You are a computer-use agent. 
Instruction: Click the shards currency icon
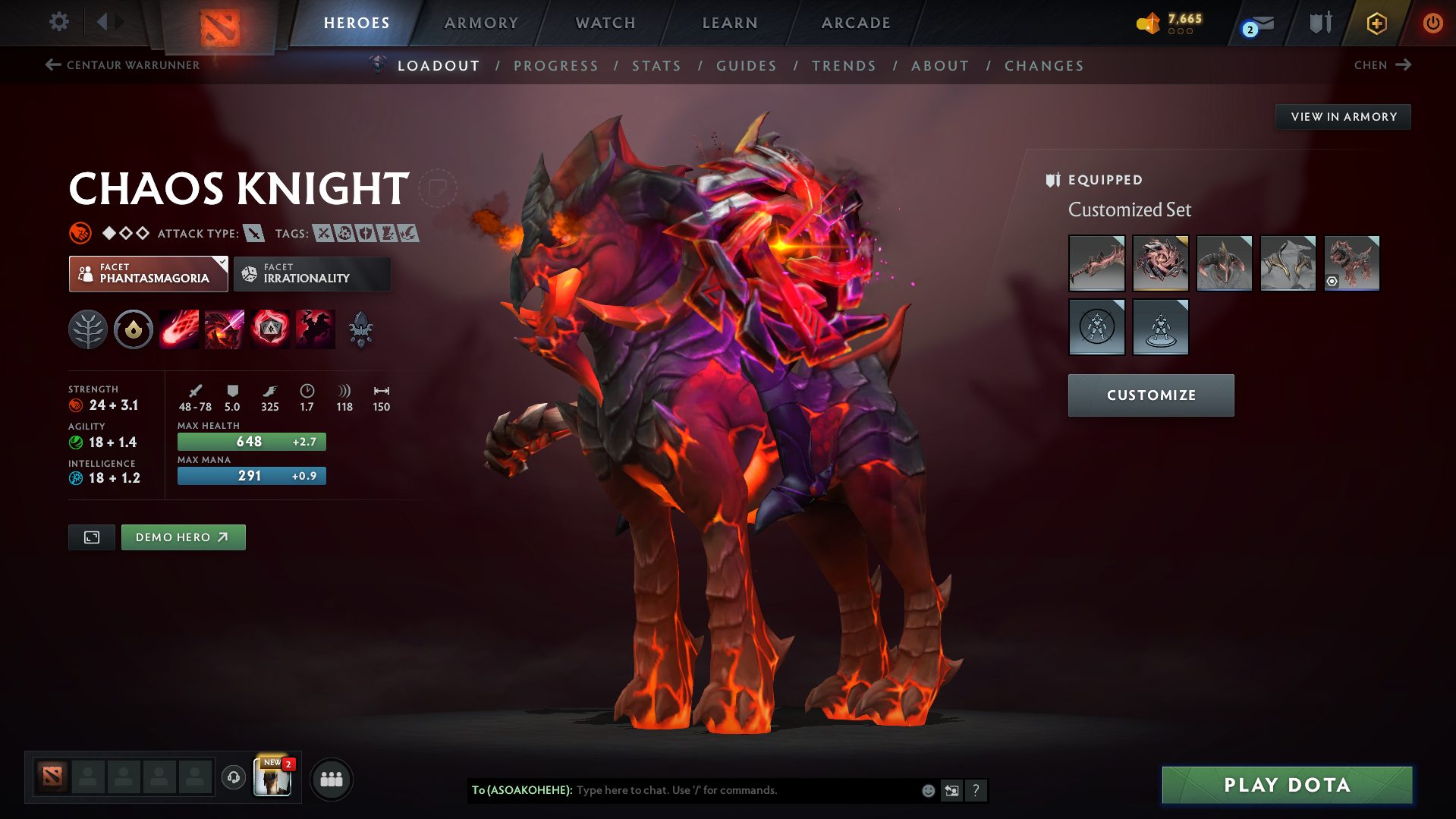[1148, 22]
